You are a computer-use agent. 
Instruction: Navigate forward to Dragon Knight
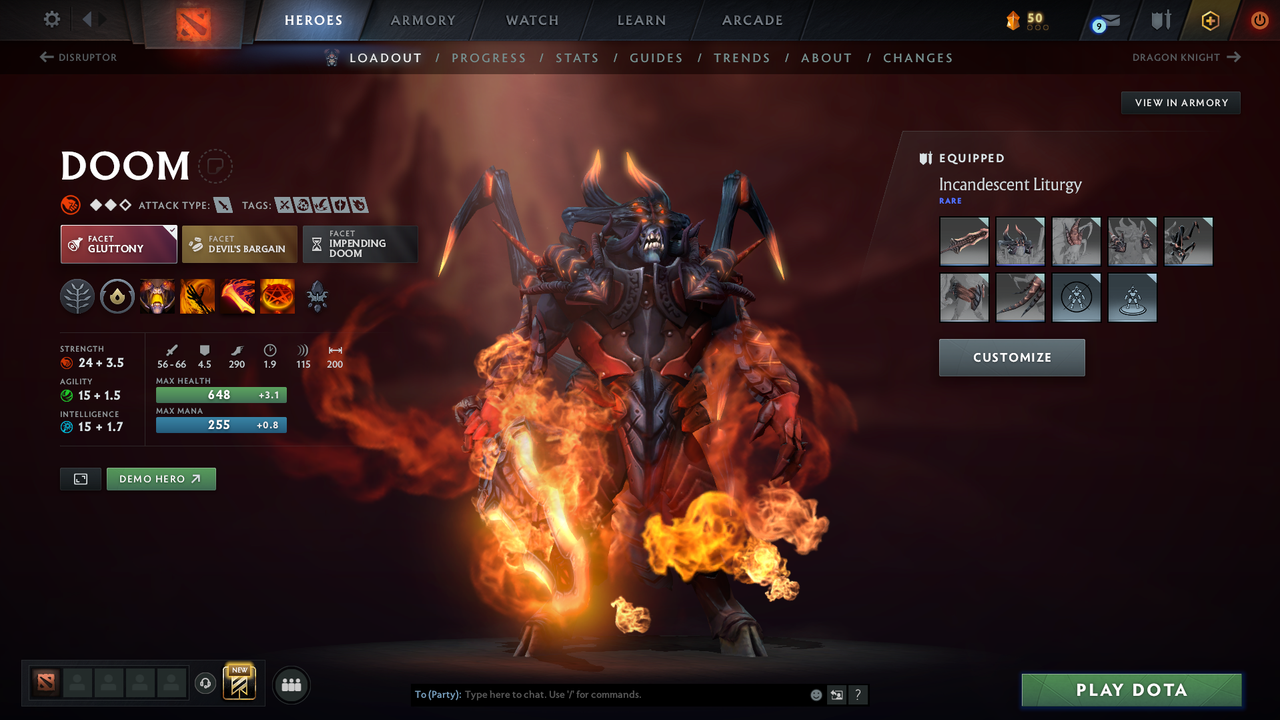click(1186, 57)
